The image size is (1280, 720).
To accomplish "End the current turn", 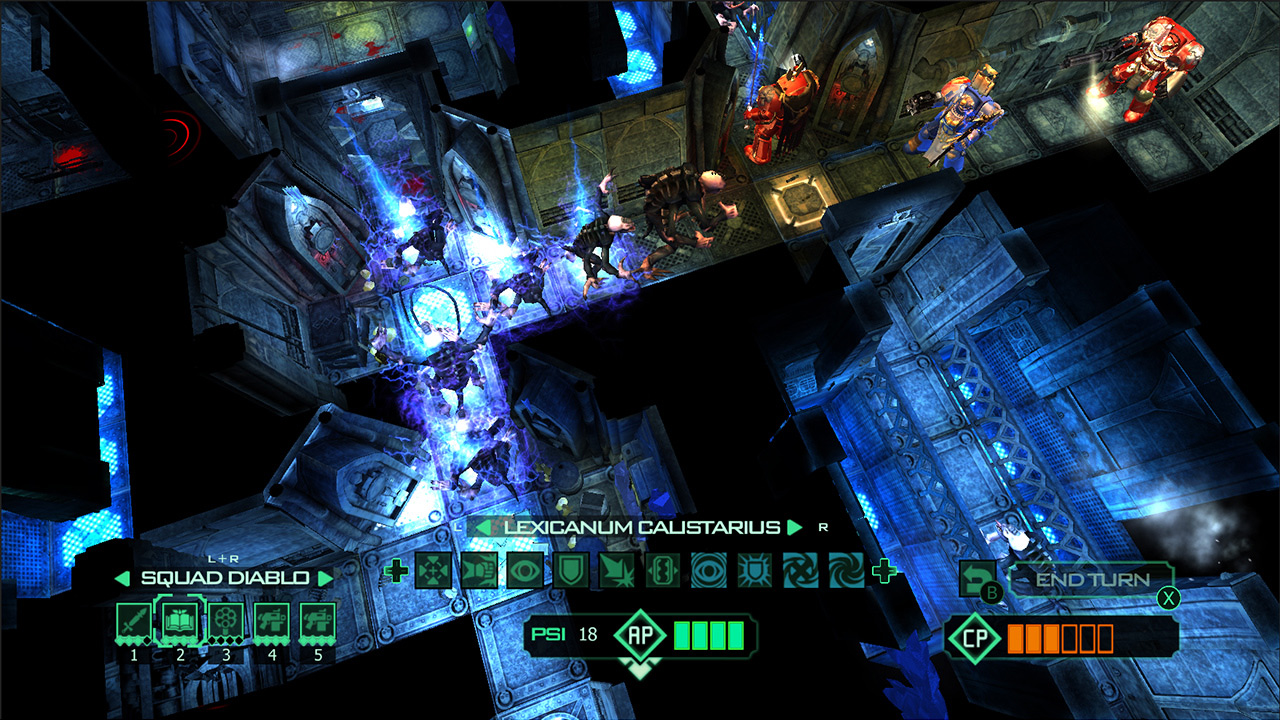I will pos(1091,579).
